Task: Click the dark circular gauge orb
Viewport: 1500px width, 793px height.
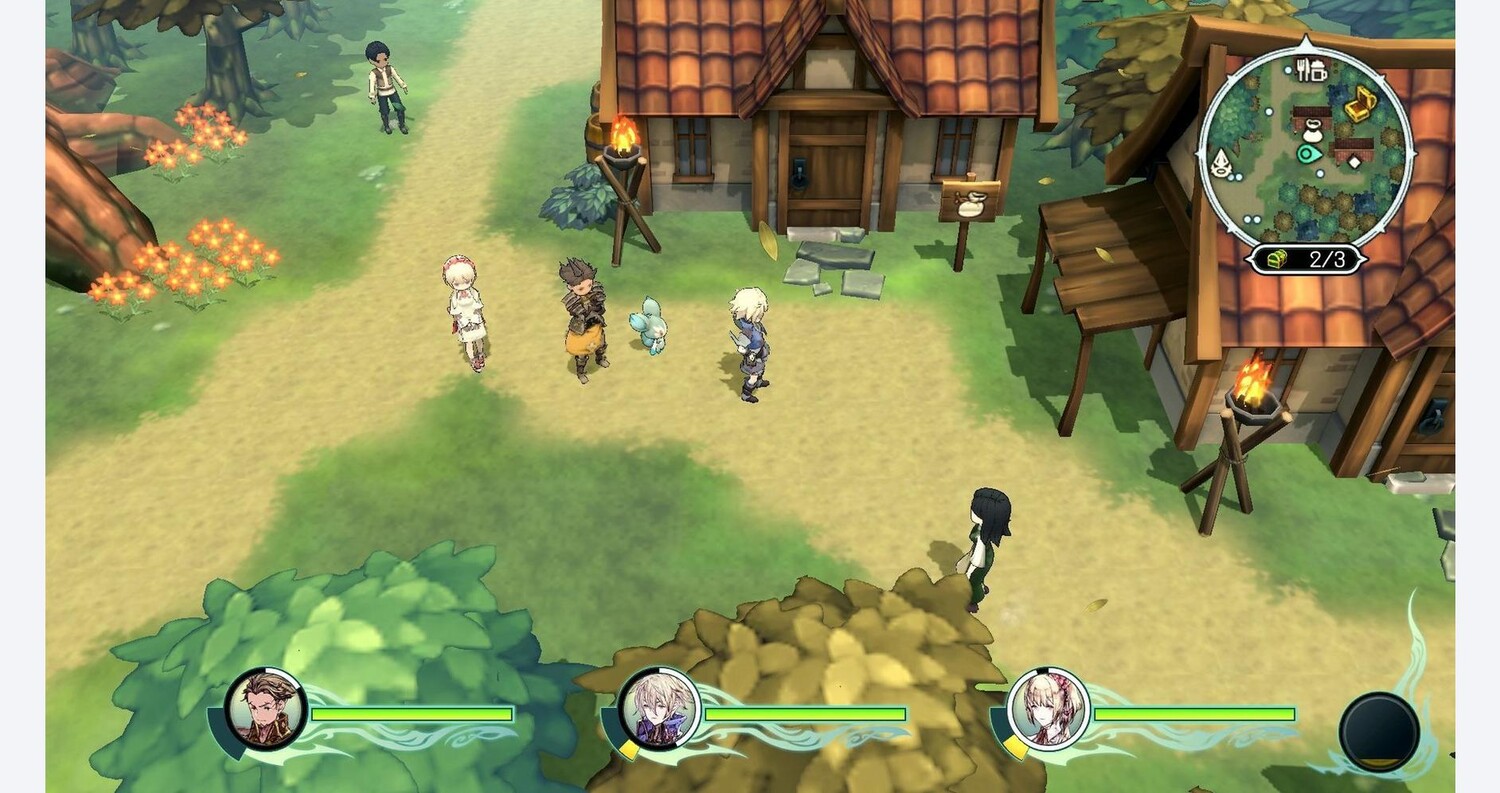Action: (1379, 732)
